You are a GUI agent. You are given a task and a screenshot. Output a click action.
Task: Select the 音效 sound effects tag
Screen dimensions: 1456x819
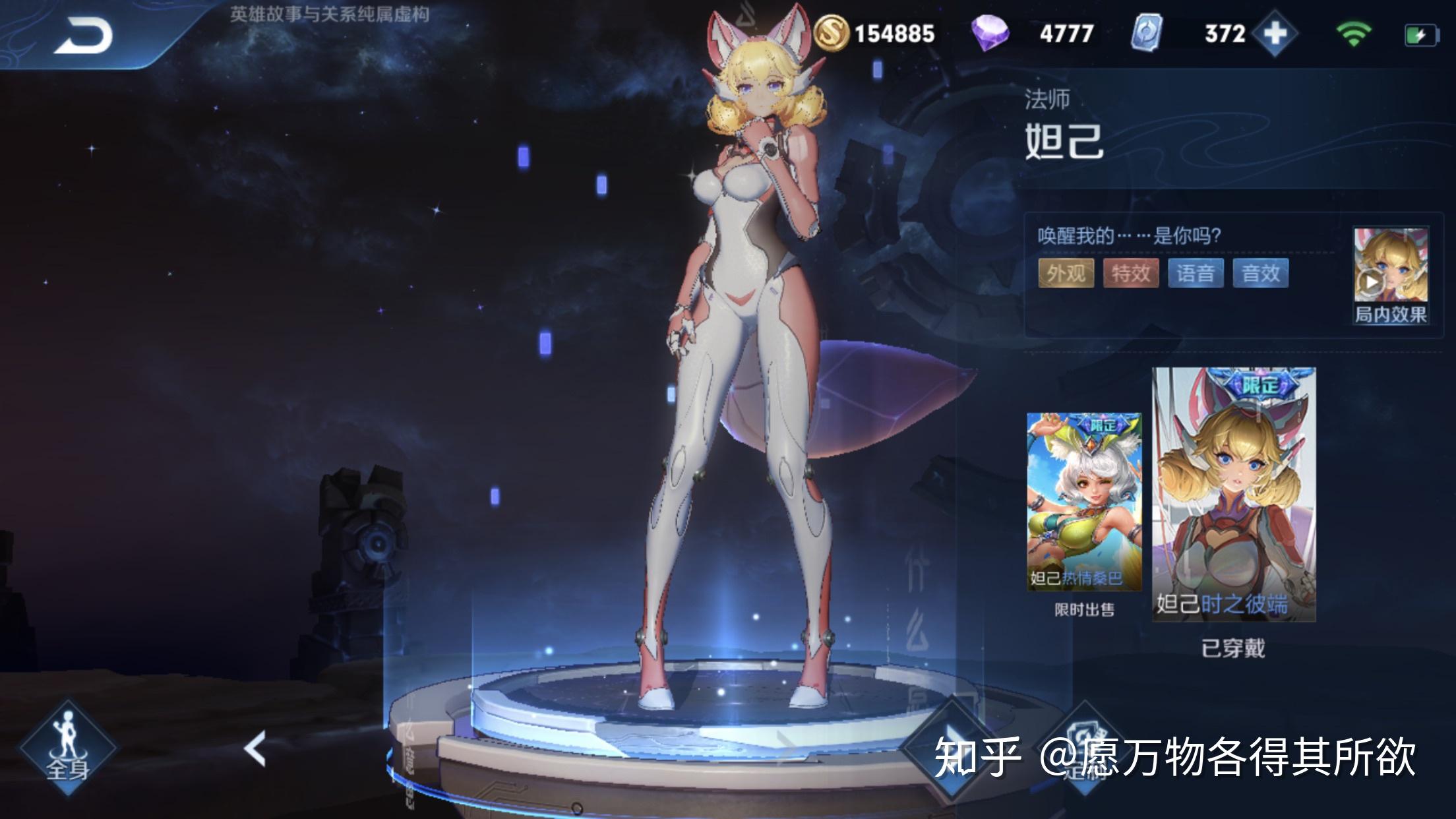(x=1260, y=273)
